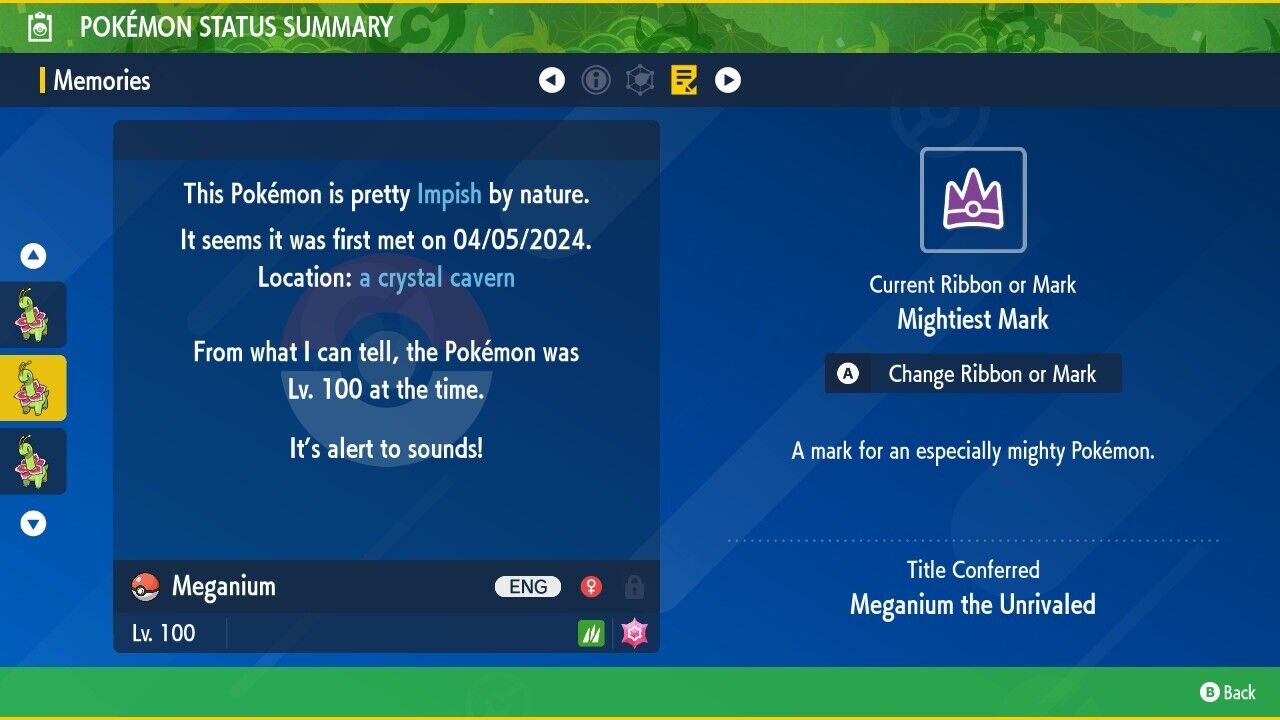Switch to the info page tab
The width and height of the screenshot is (1280, 720).
pyautogui.click(x=596, y=80)
